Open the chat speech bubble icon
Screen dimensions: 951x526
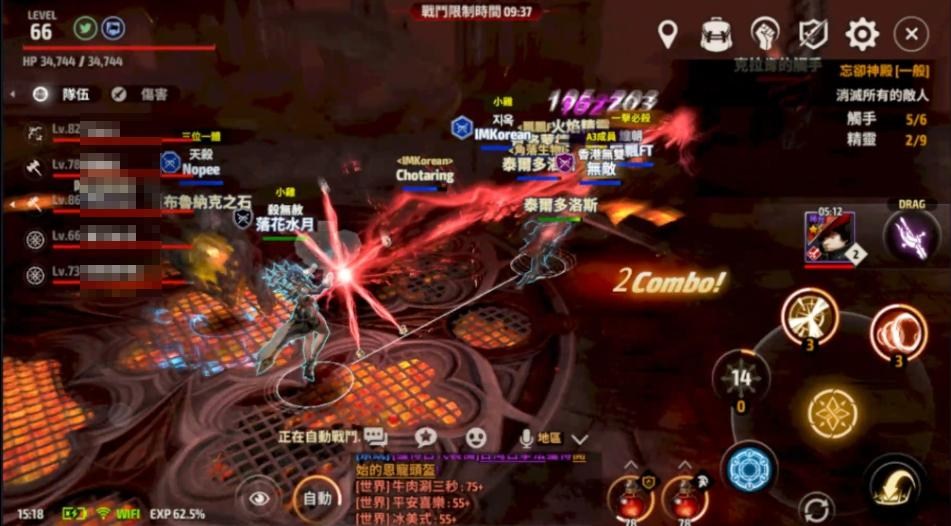(376, 437)
